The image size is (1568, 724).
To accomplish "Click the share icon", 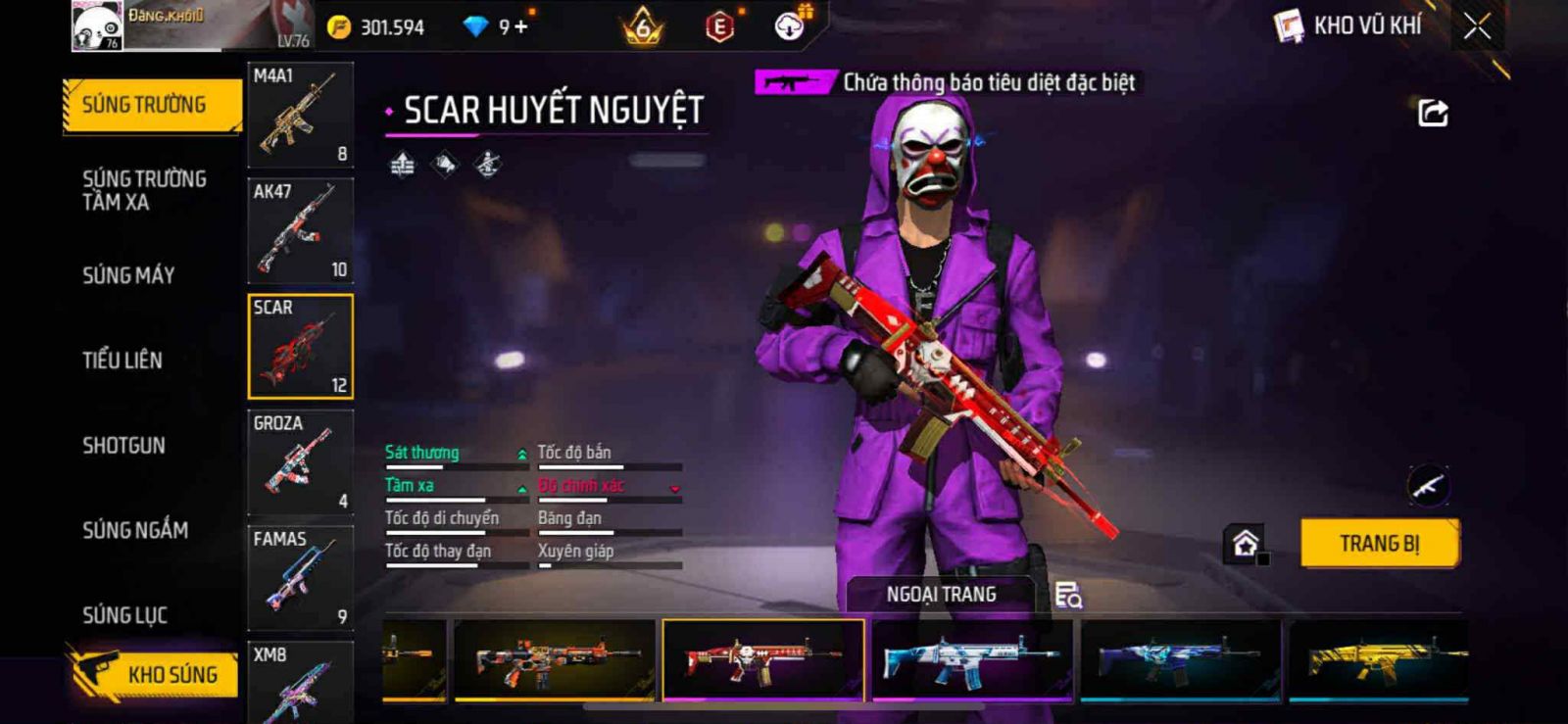I will [x=1433, y=114].
